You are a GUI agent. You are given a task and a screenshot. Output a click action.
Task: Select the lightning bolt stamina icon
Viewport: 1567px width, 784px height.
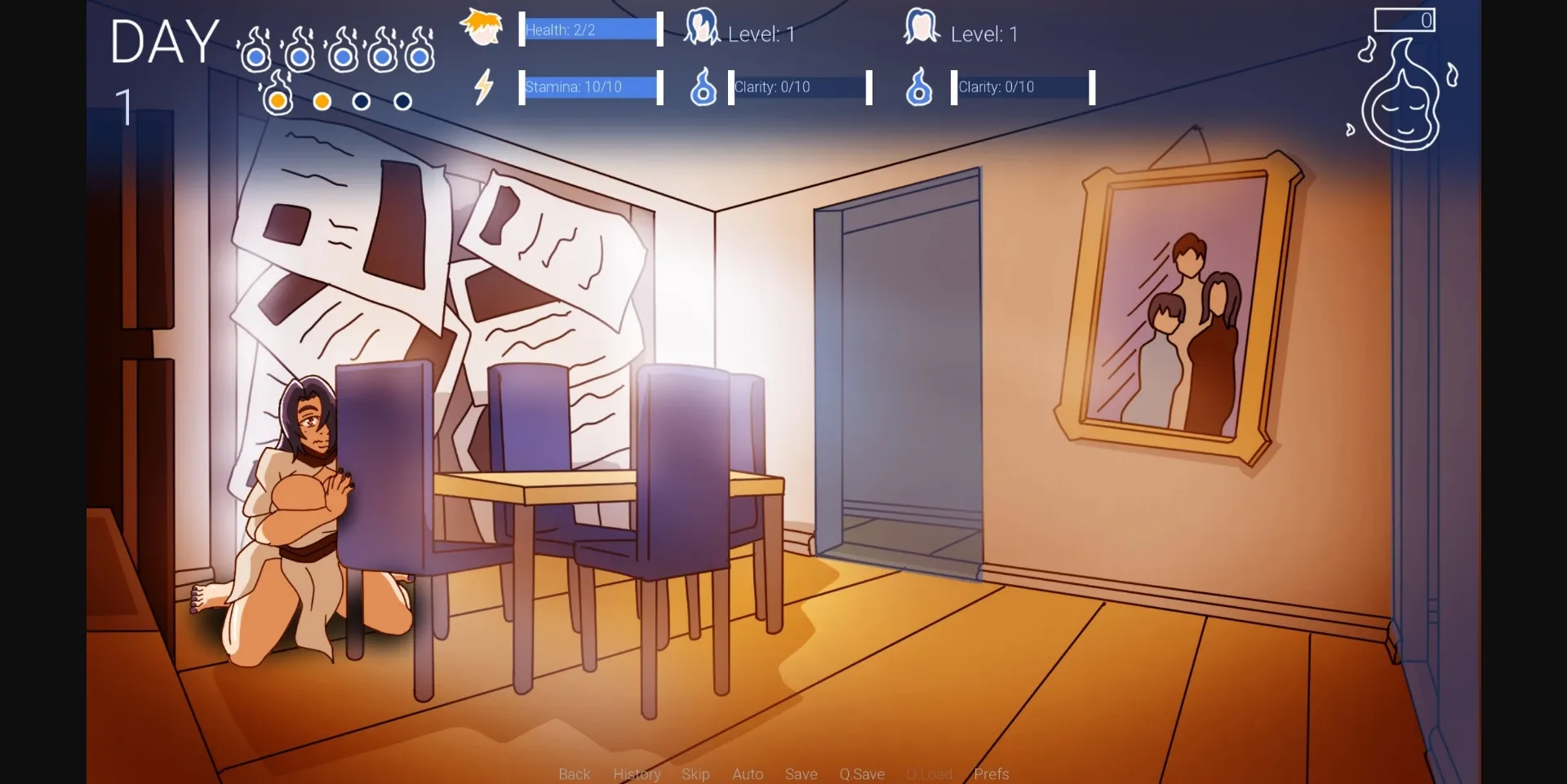pos(484,86)
